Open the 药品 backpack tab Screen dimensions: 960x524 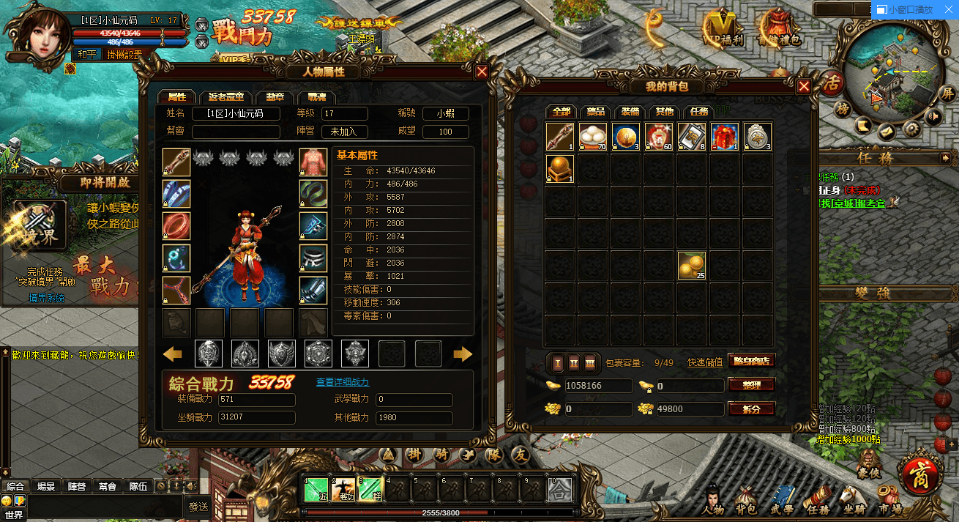tap(595, 111)
